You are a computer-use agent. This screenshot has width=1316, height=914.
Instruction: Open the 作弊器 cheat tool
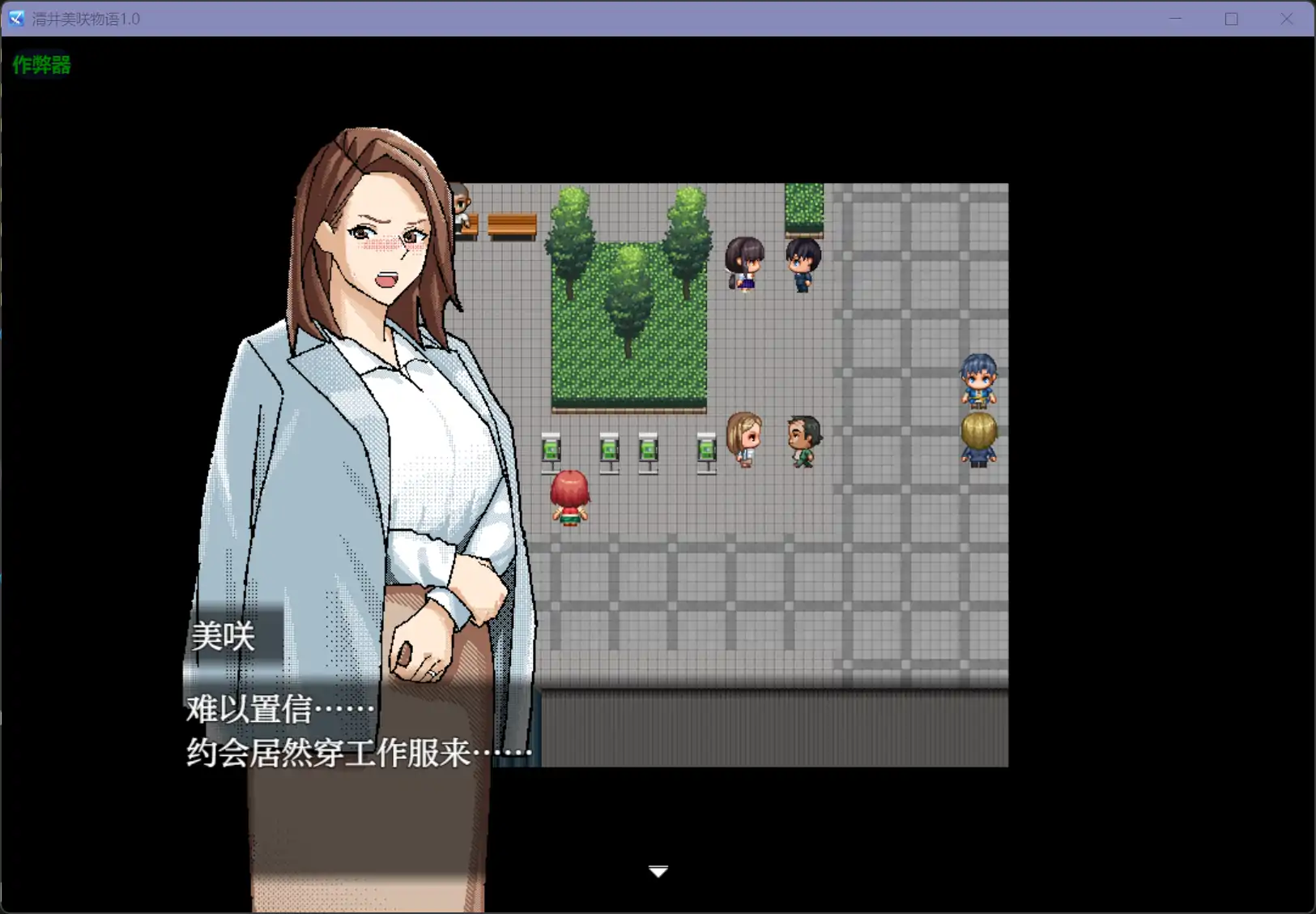click(40, 65)
